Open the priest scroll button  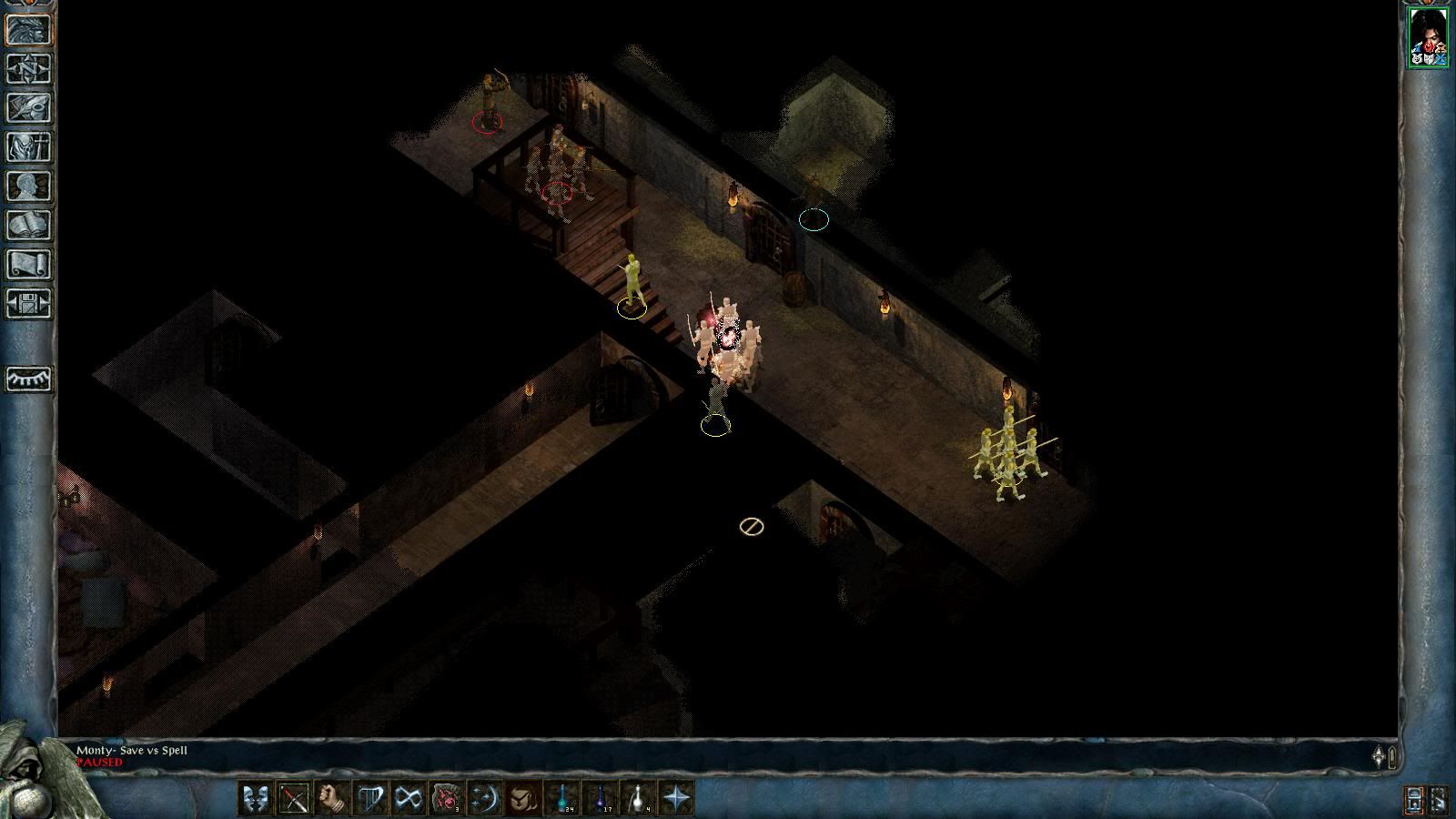click(x=28, y=265)
